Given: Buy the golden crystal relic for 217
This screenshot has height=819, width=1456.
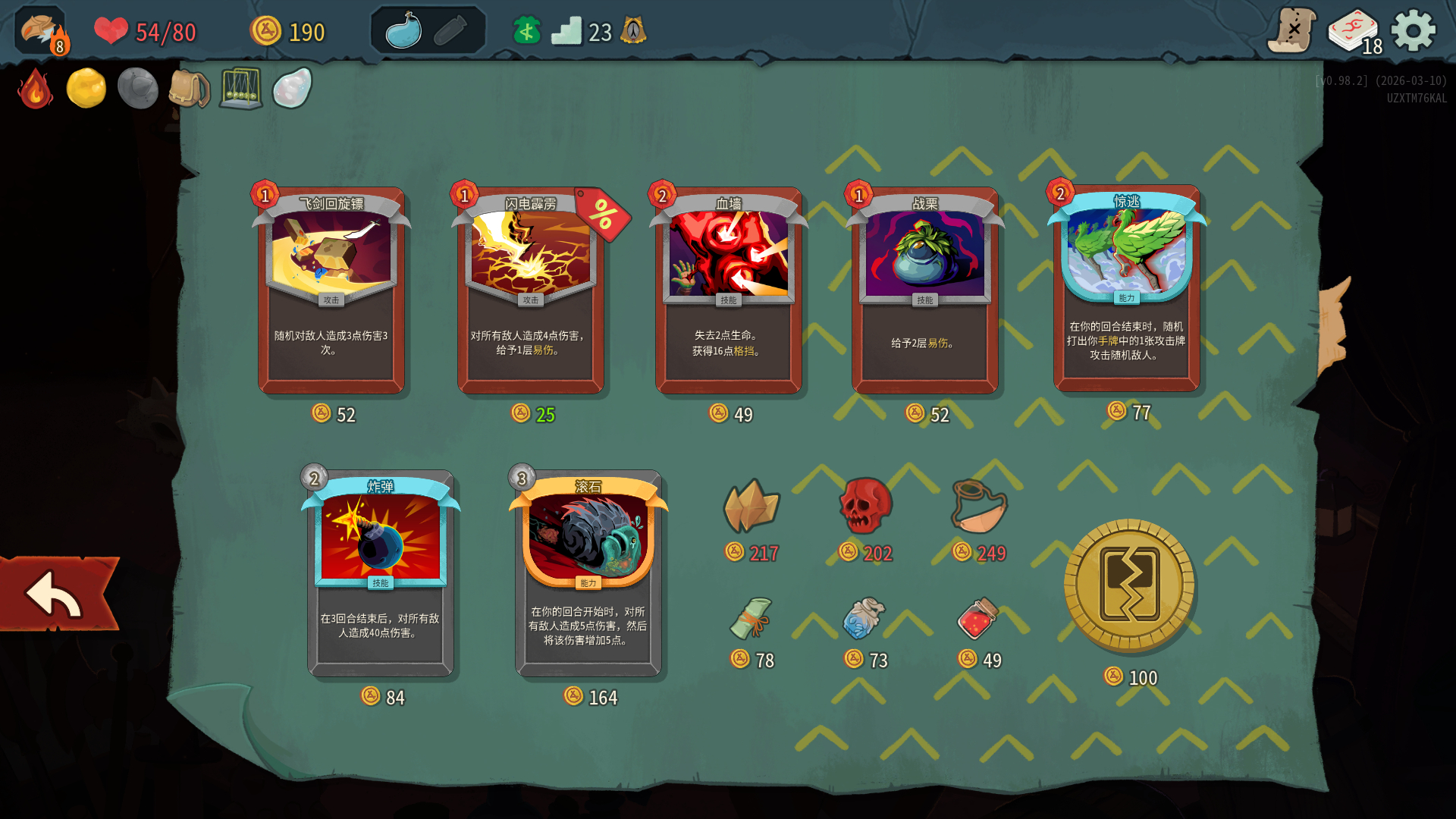Looking at the screenshot, I should click(x=751, y=506).
